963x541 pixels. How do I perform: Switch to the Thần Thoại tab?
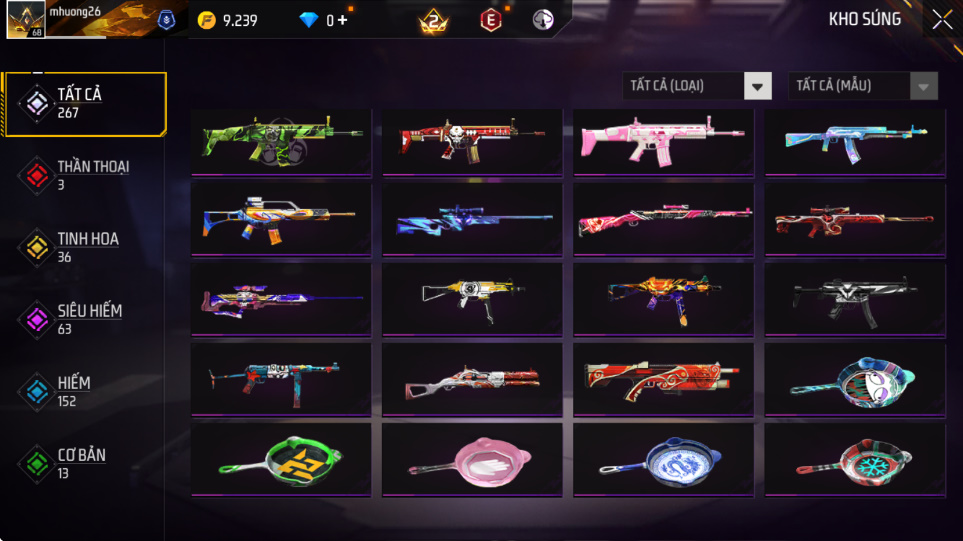[84, 174]
